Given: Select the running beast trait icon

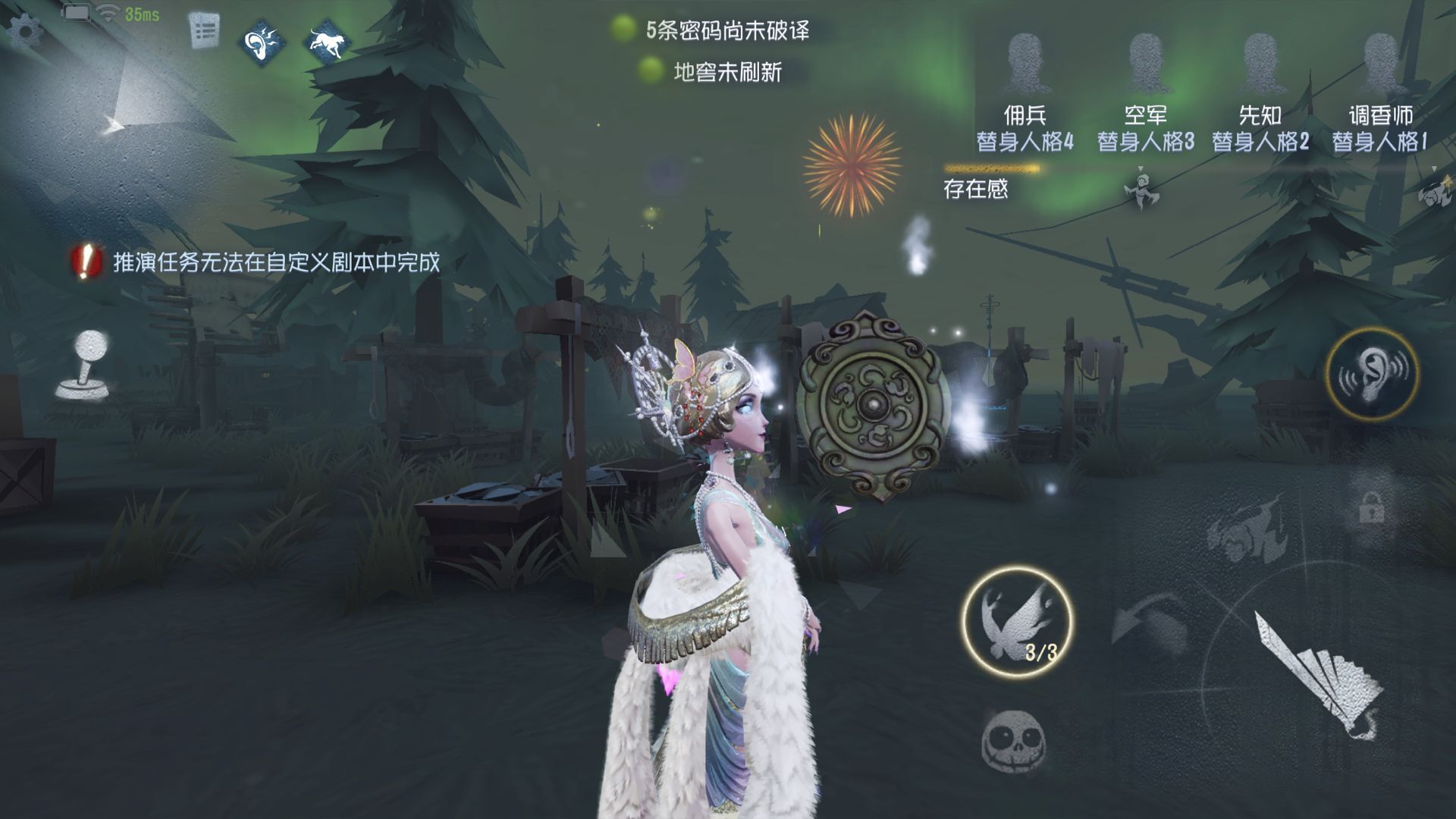Looking at the screenshot, I should 330,40.
